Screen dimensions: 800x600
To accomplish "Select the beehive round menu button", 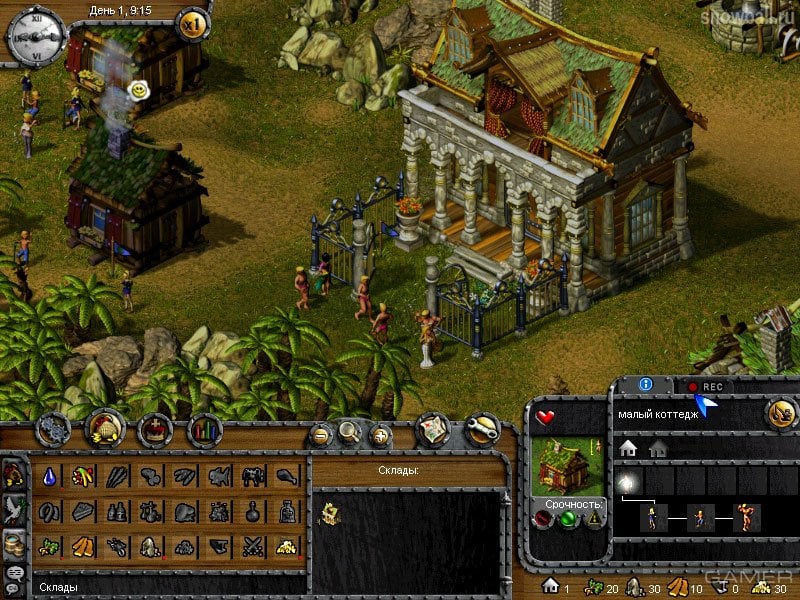I will pos(105,430).
